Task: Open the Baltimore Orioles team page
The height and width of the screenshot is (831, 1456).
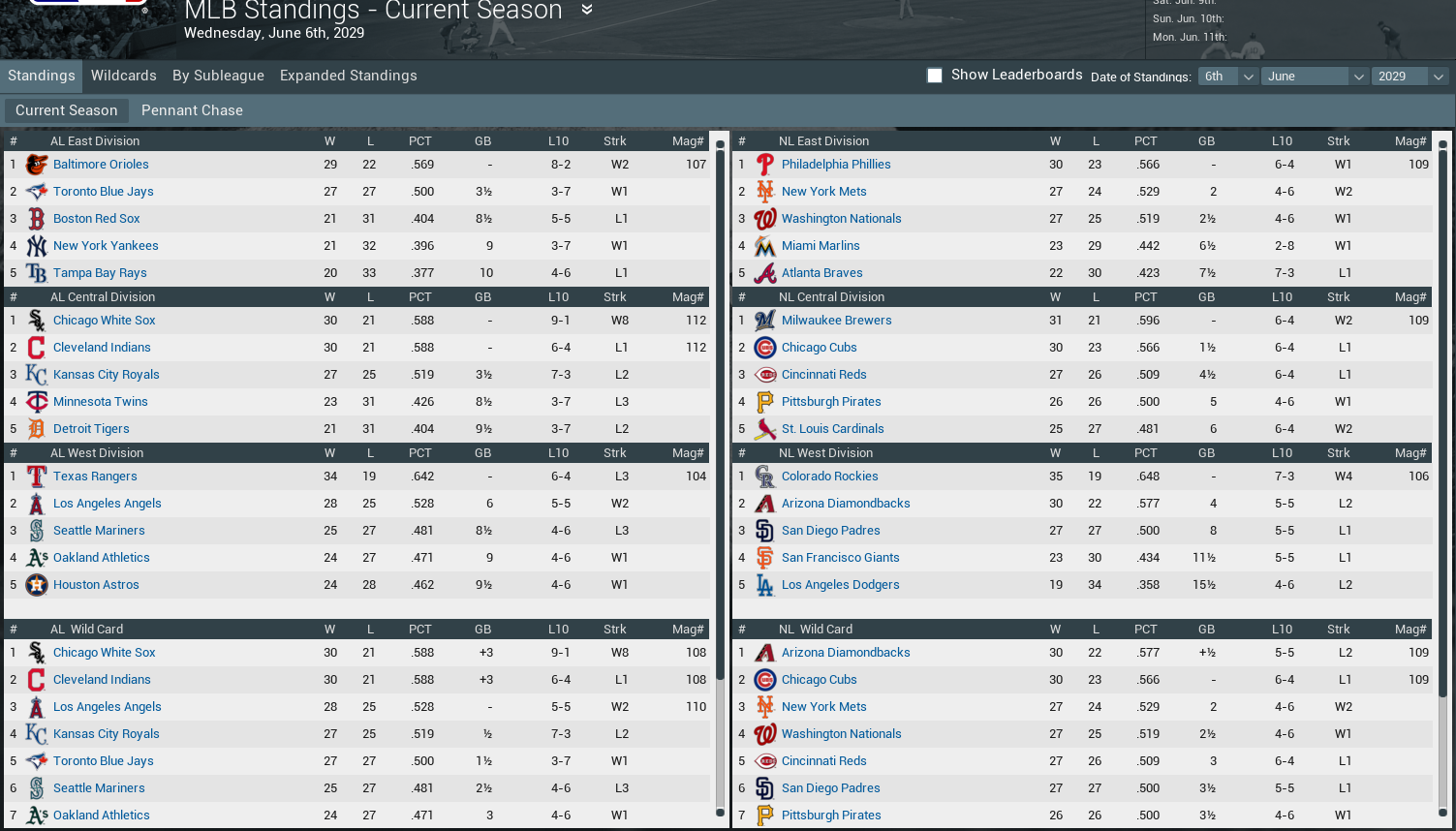Action: pos(101,165)
